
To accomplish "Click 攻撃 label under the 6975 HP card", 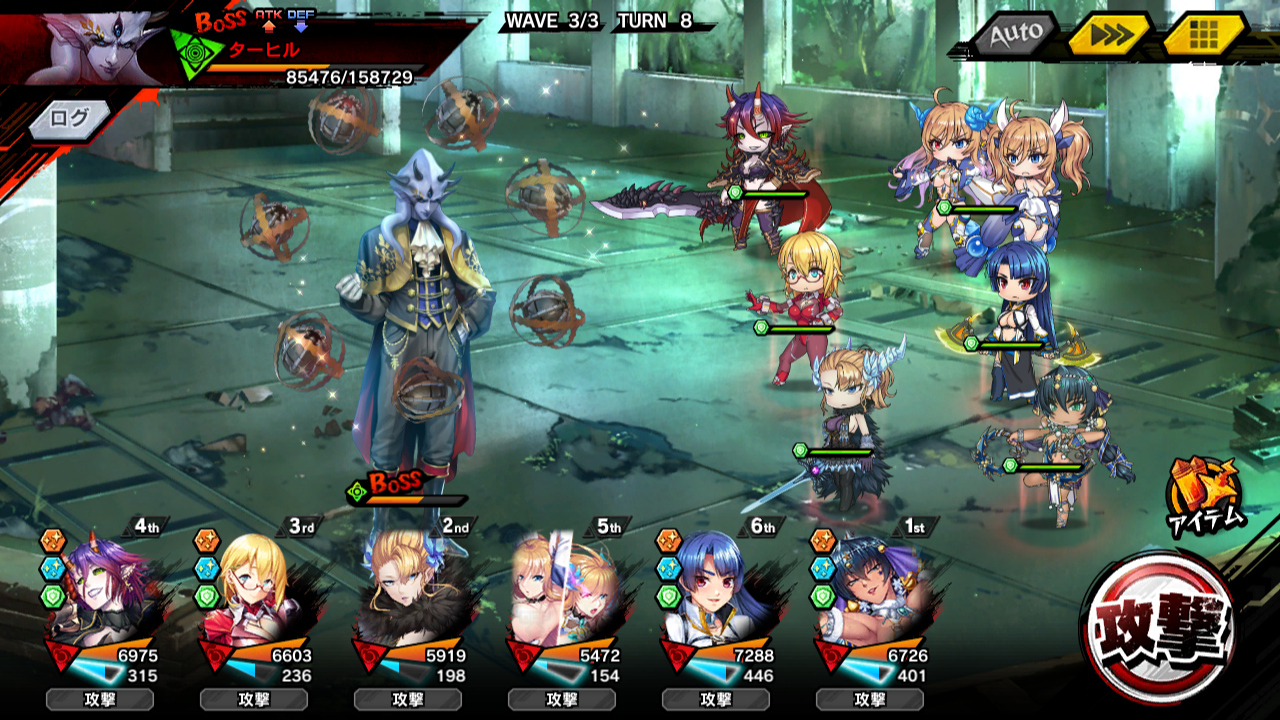I will (100, 699).
